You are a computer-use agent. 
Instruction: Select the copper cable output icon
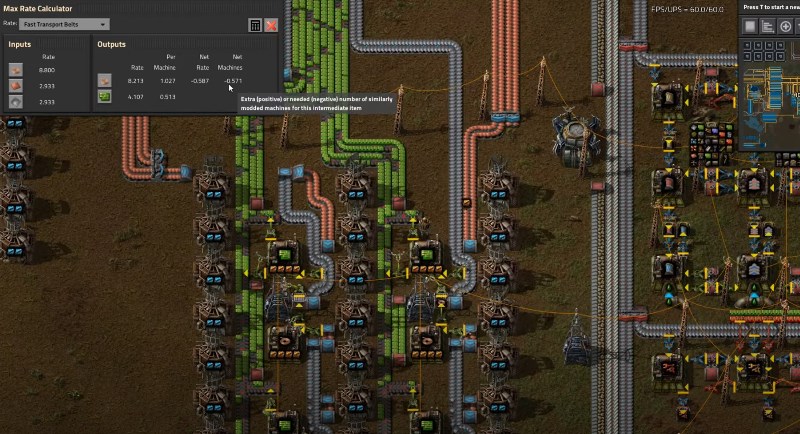[x=104, y=80]
